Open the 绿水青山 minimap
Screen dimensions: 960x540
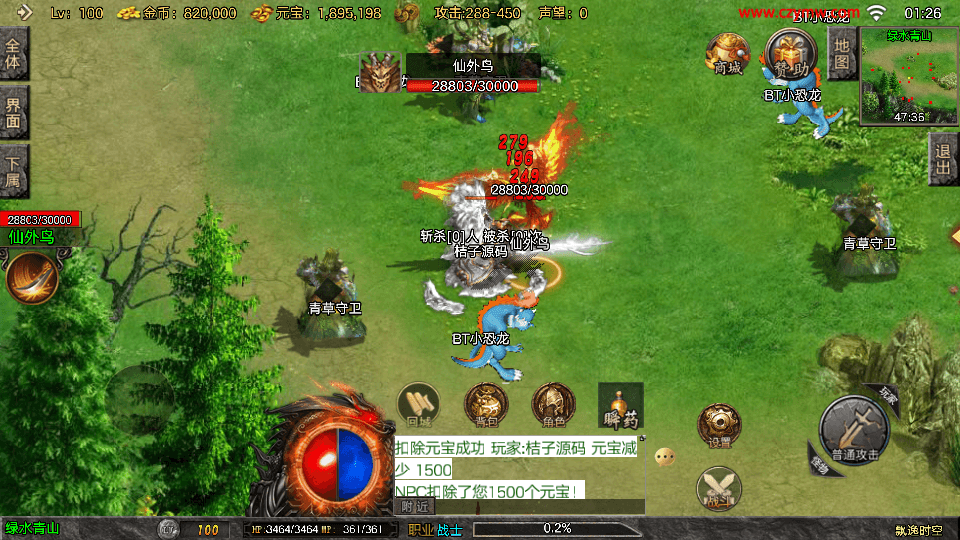[x=908, y=77]
